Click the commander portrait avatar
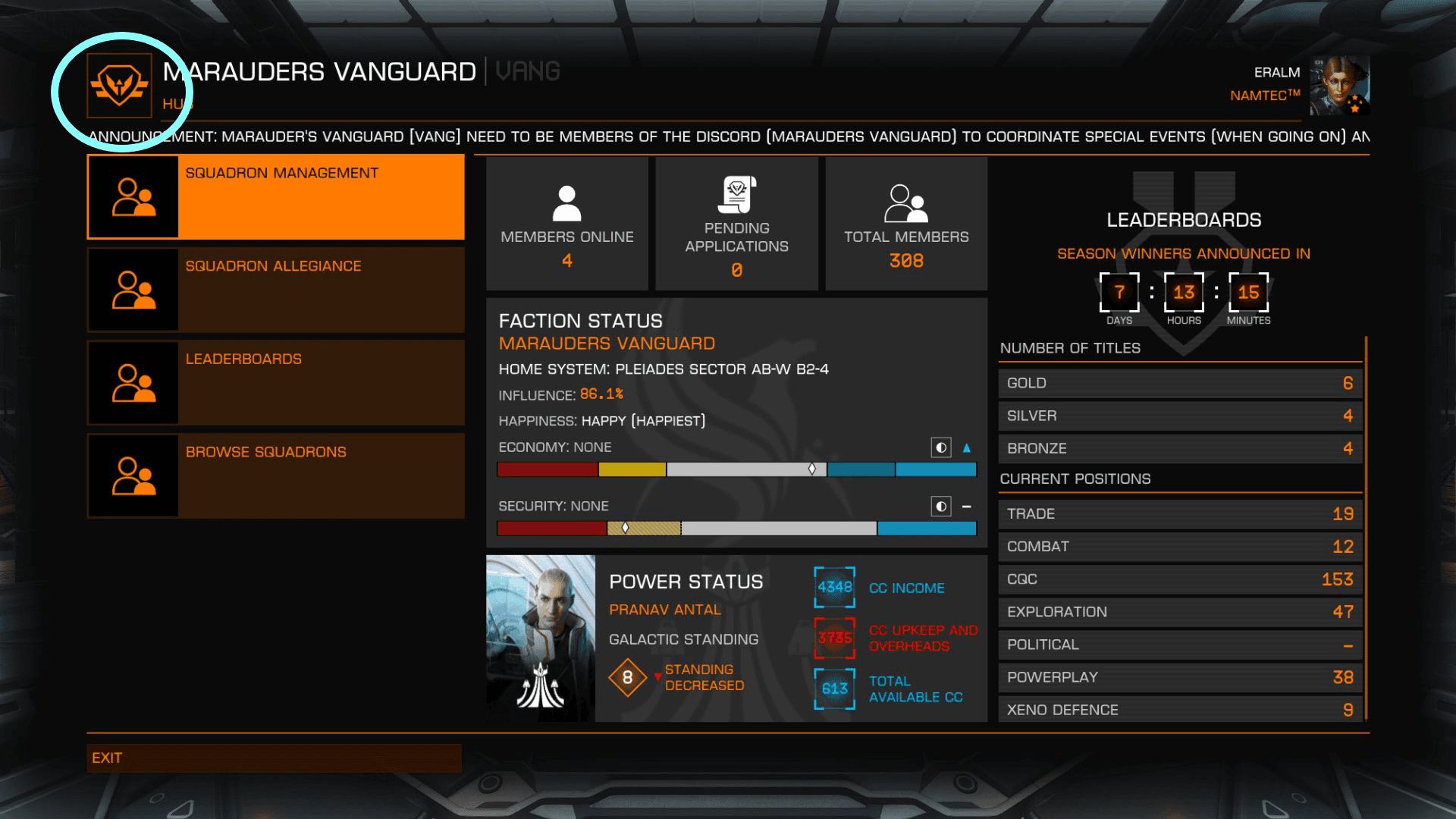Image resolution: width=1456 pixels, height=819 pixels. [x=1339, y=85]
